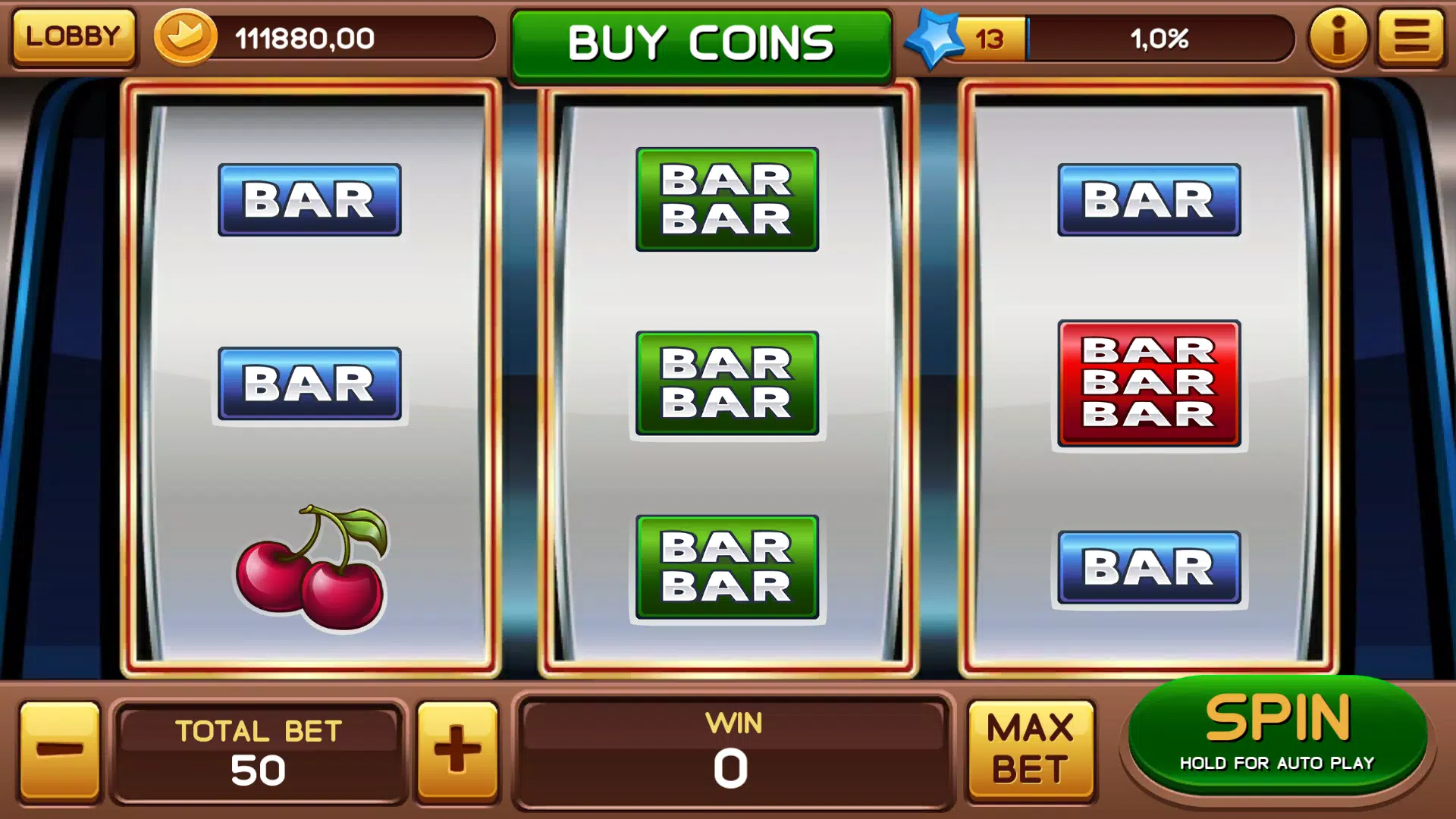This screenshot has width=1456, height=819.
Task: Return to the Lobby
Action: click(73, 36)
